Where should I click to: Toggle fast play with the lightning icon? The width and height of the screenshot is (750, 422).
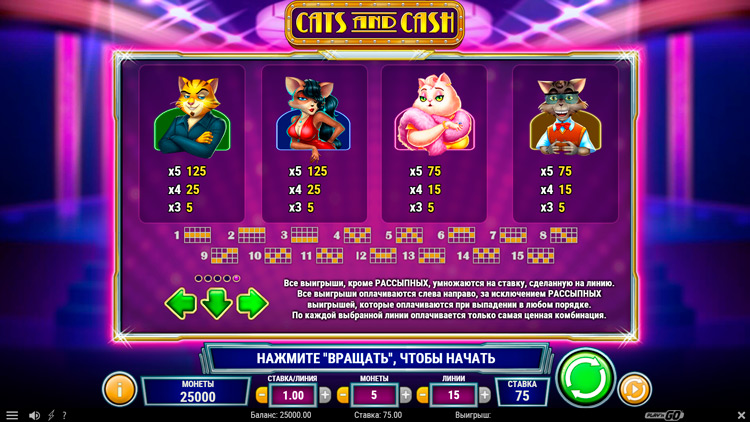pyautogui.click(x=51, y=415)
